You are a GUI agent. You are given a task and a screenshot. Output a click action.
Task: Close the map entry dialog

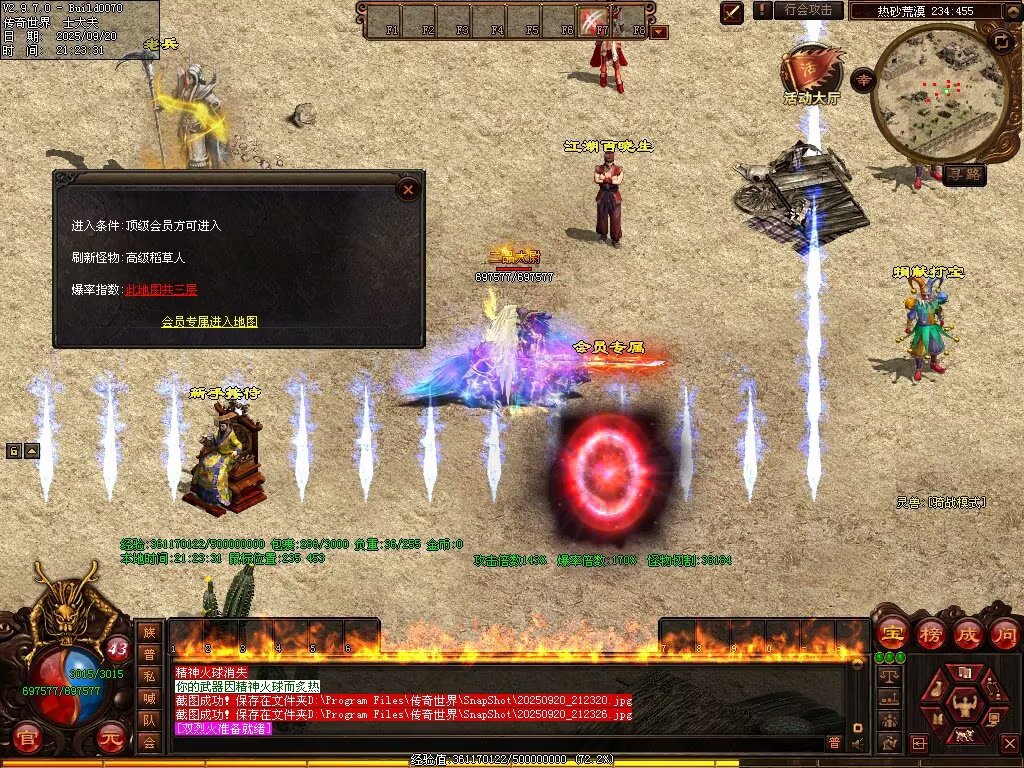coord(408,189)
